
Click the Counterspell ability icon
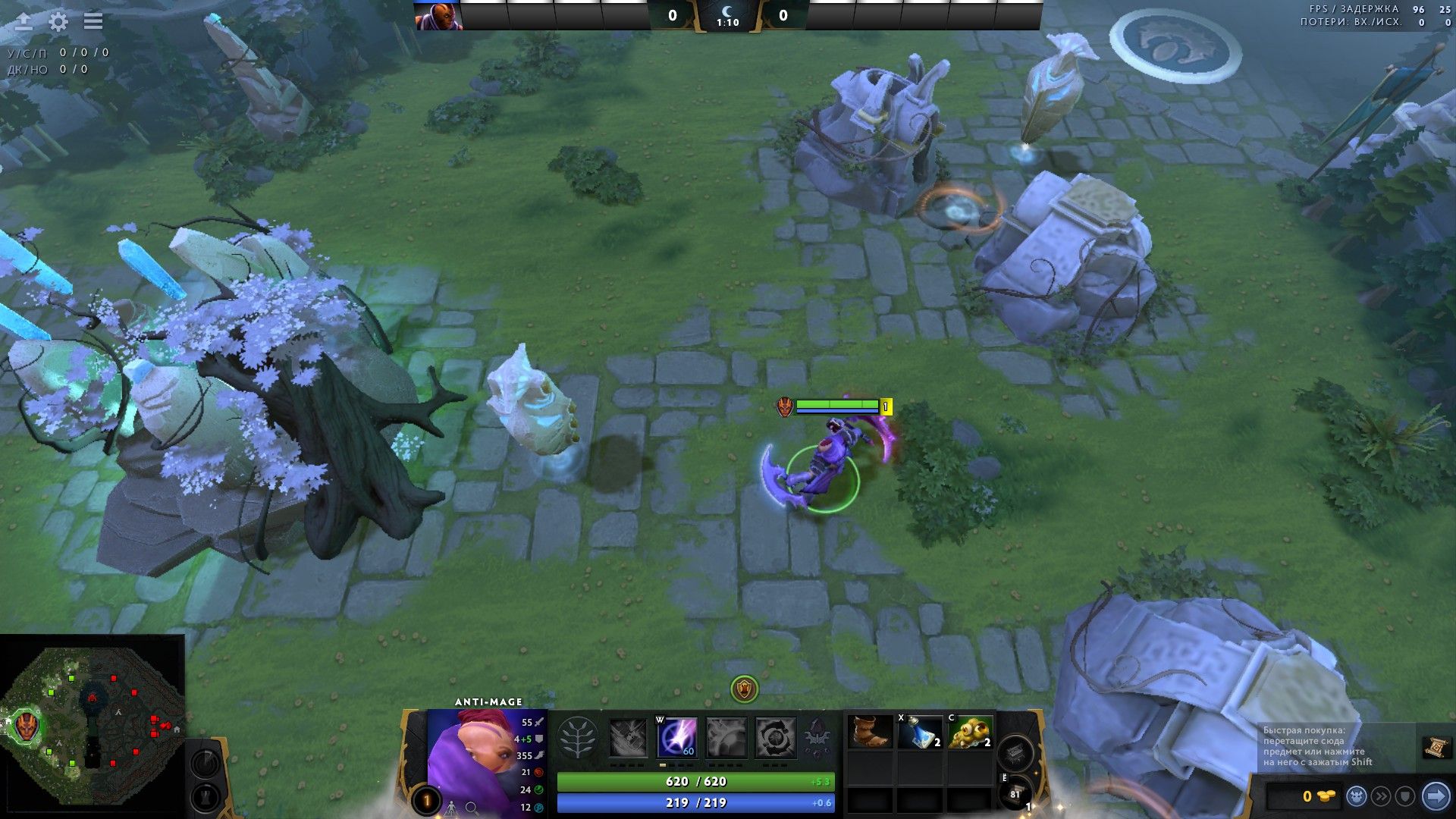click(x=726, y=738)
